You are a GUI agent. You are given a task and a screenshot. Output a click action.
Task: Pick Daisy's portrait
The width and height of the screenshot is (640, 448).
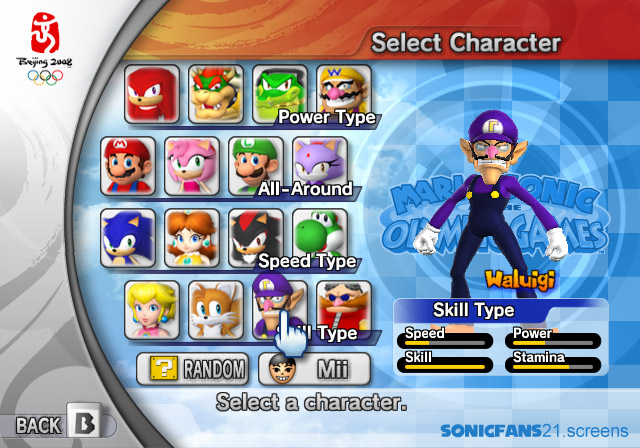tap(191, 237)
